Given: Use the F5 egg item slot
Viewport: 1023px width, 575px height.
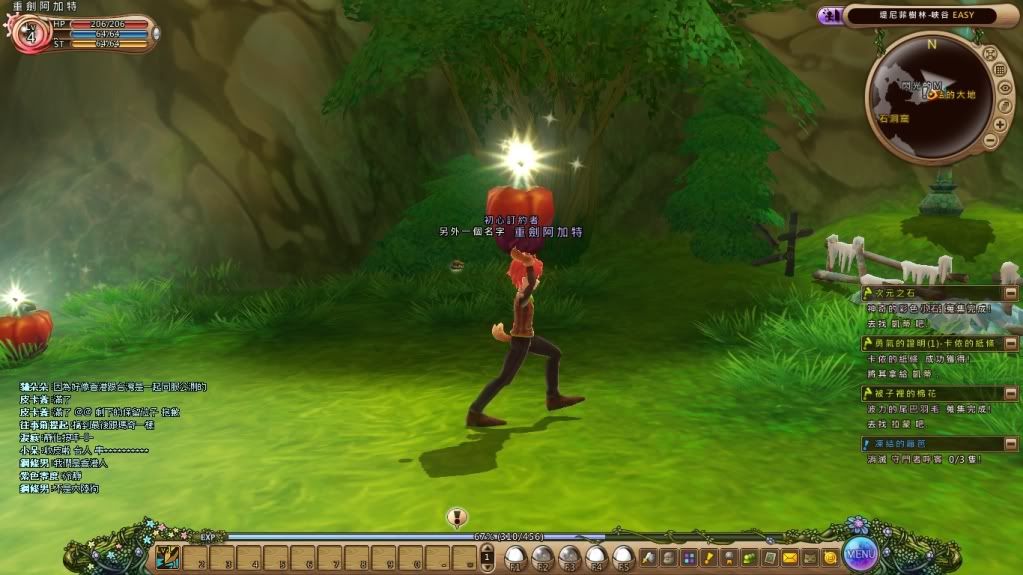Looking at the screenshot, I should tap(622, 556).
